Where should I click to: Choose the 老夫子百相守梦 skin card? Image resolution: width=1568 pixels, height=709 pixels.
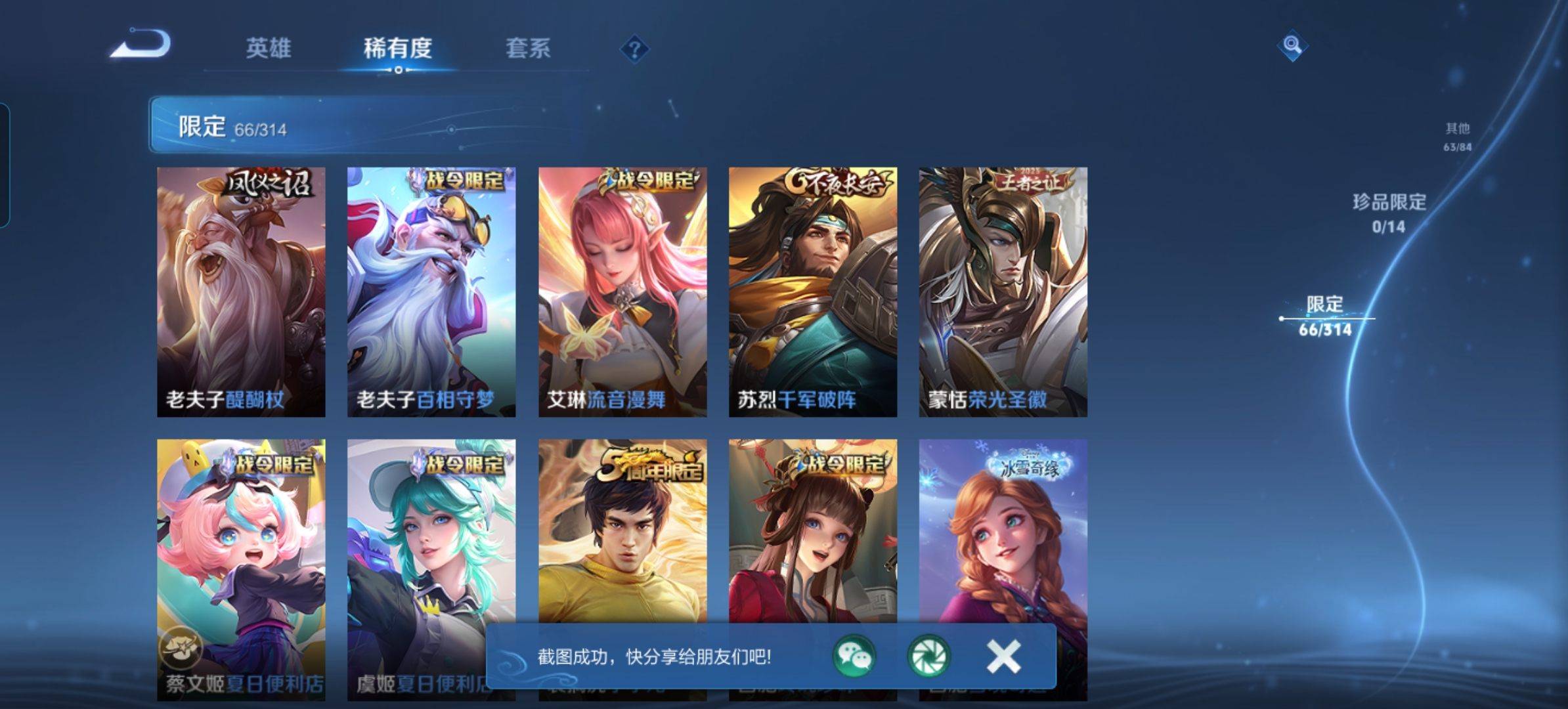click(431, 291)
